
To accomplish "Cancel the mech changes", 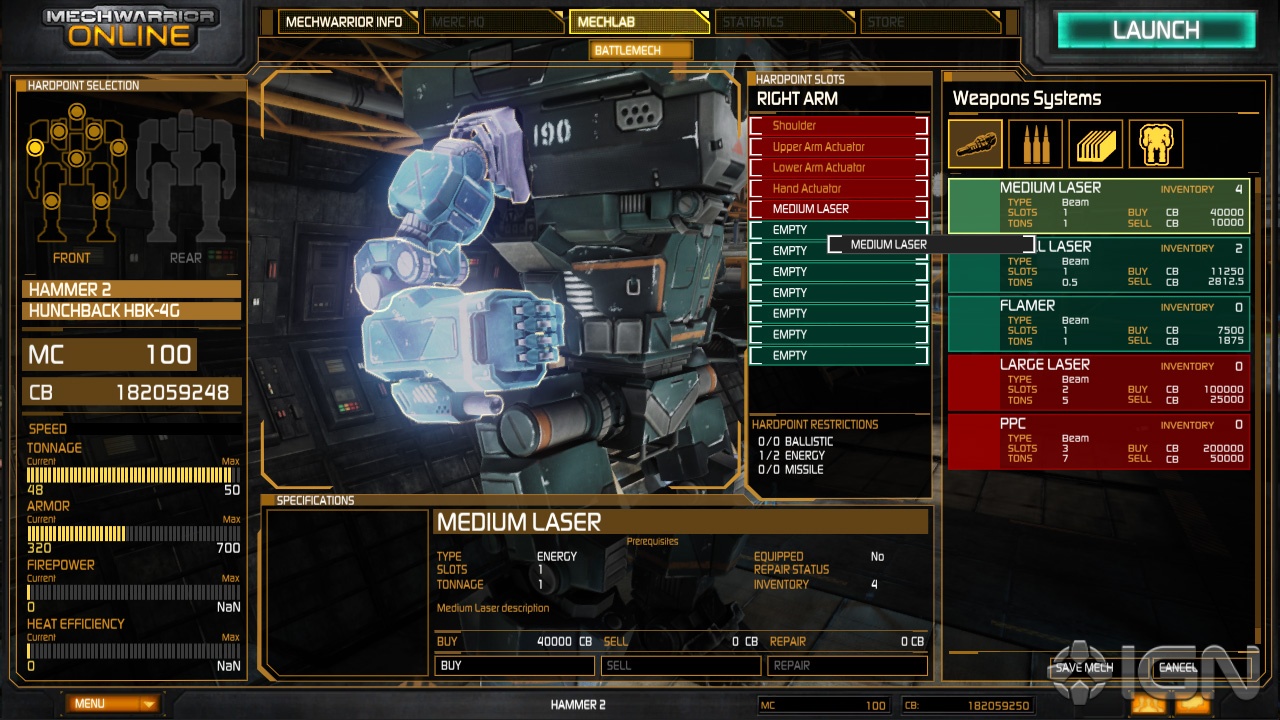I will tap(1178, 668).
